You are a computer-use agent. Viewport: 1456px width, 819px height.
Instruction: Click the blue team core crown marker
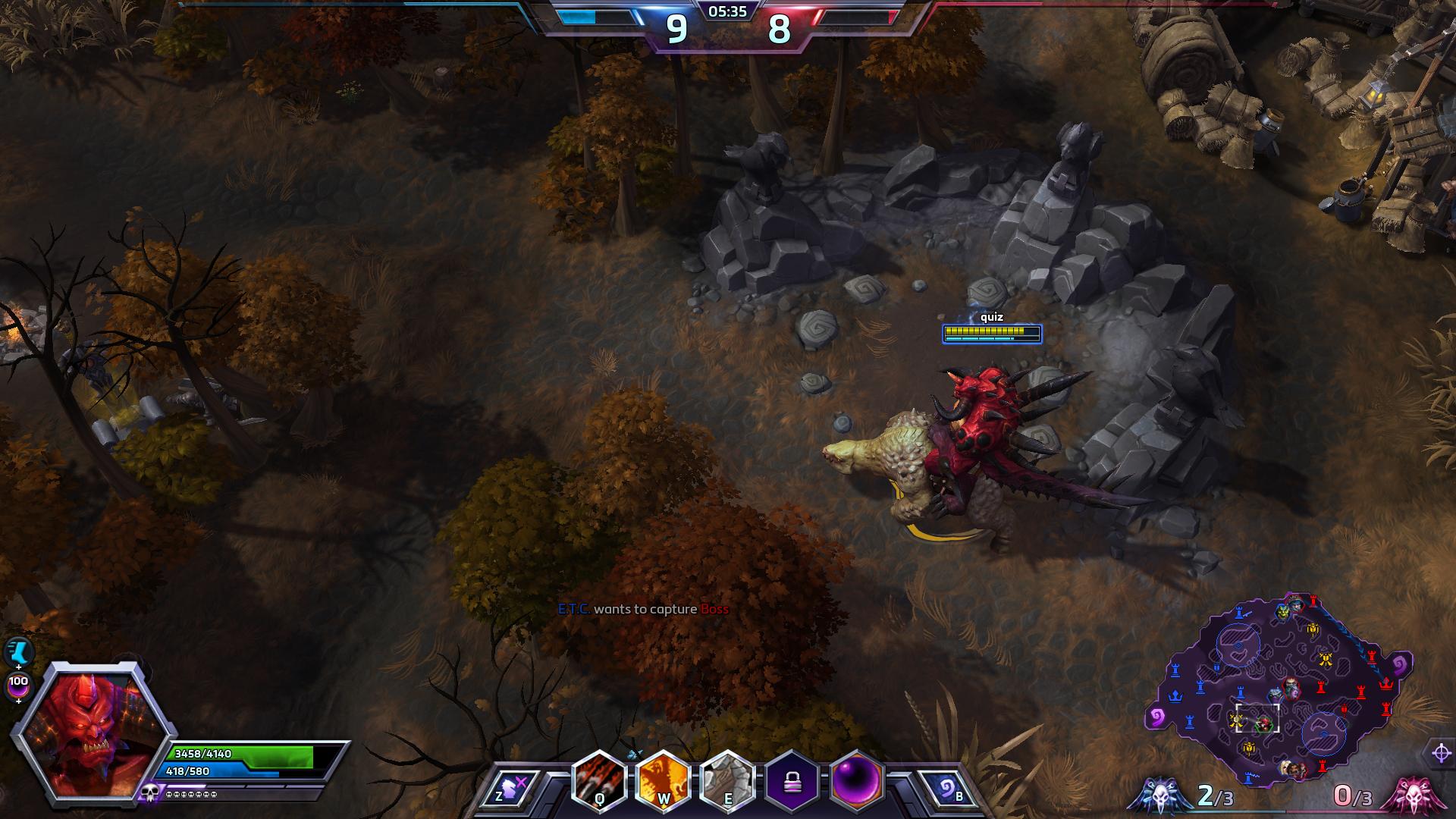pos(1176,695)
